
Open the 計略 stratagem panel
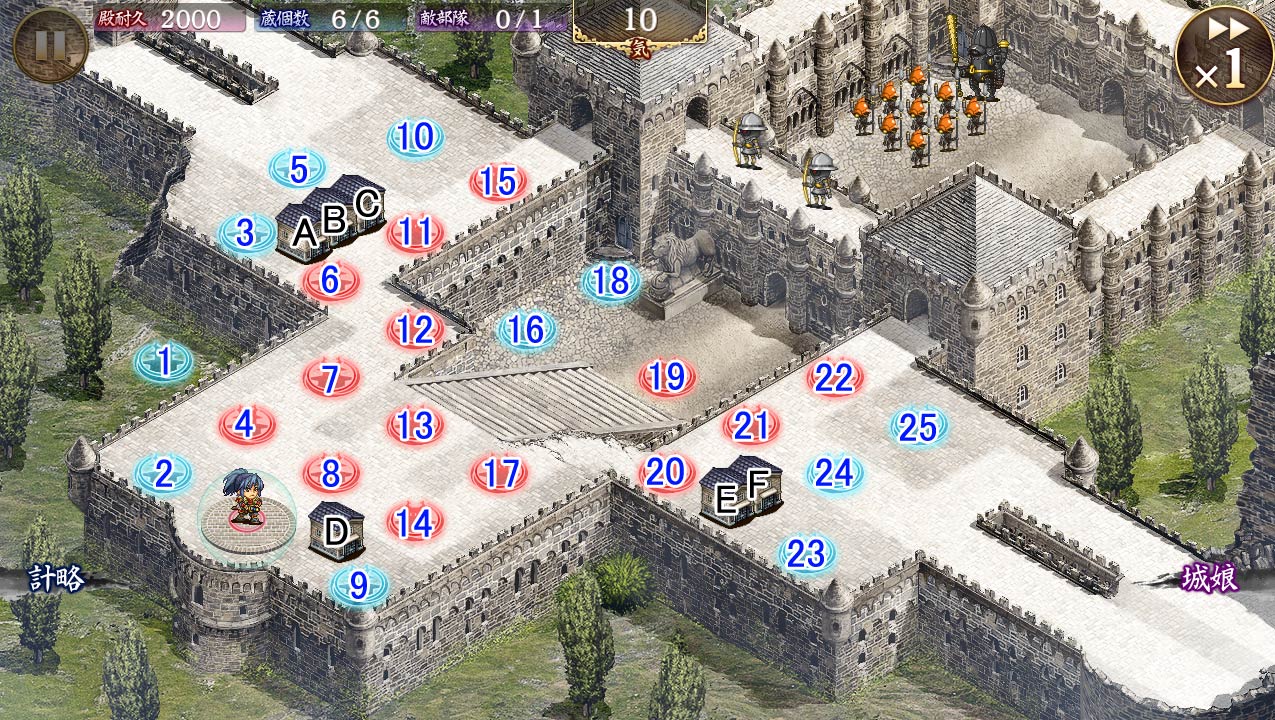[55, 578]
